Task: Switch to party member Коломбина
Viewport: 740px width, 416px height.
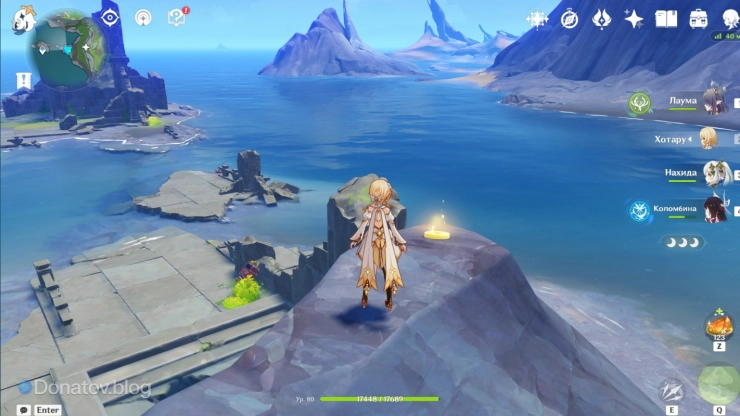Action: point(713,208)
